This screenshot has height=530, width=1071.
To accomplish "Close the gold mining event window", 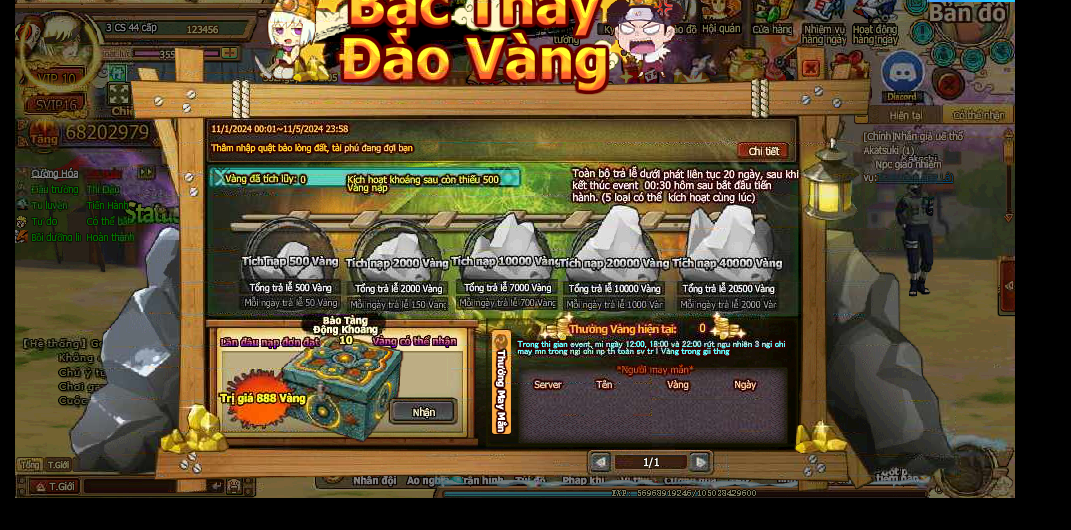I will pos(811,68).
